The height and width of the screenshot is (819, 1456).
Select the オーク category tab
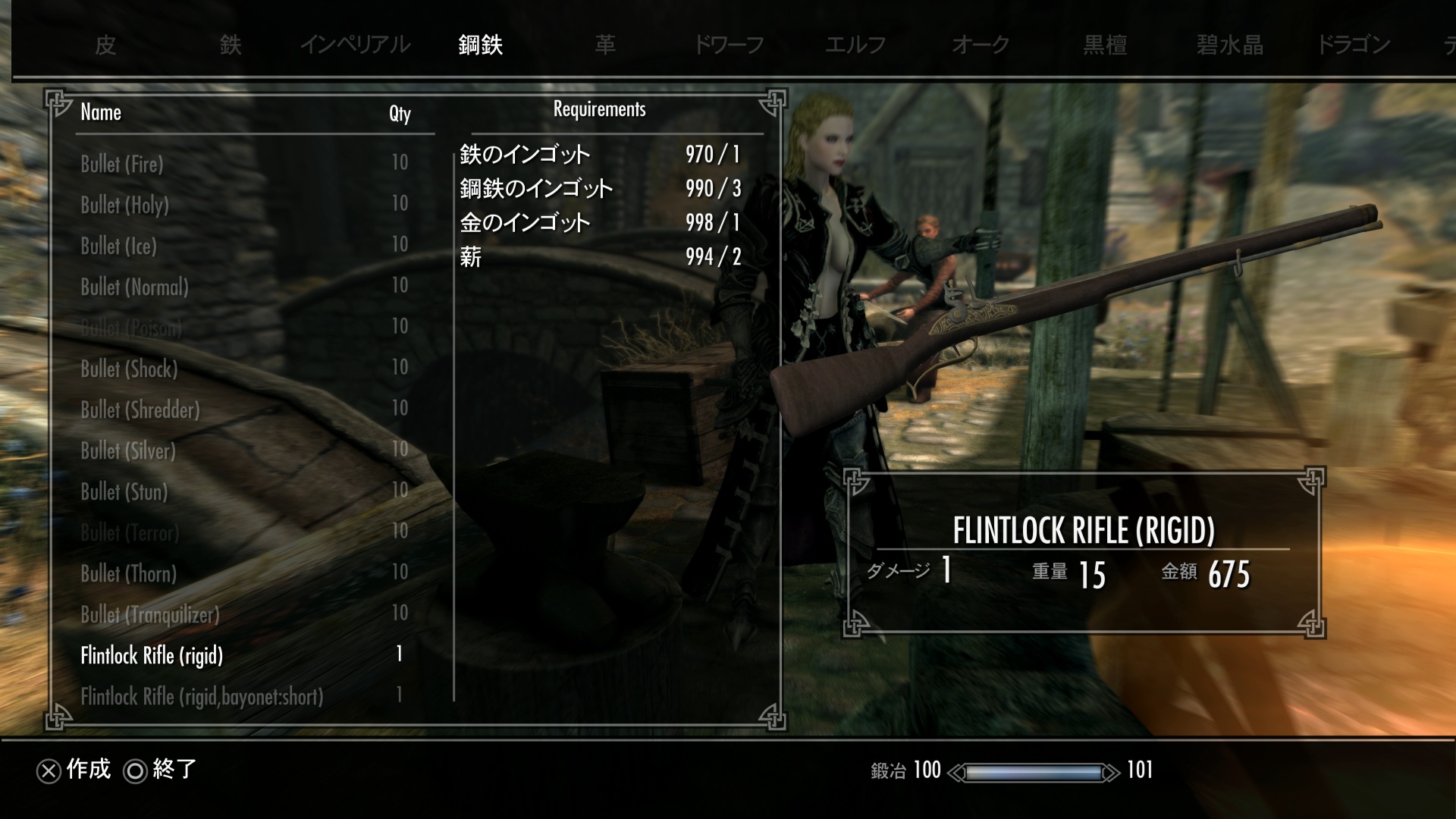tap(980, 45)
